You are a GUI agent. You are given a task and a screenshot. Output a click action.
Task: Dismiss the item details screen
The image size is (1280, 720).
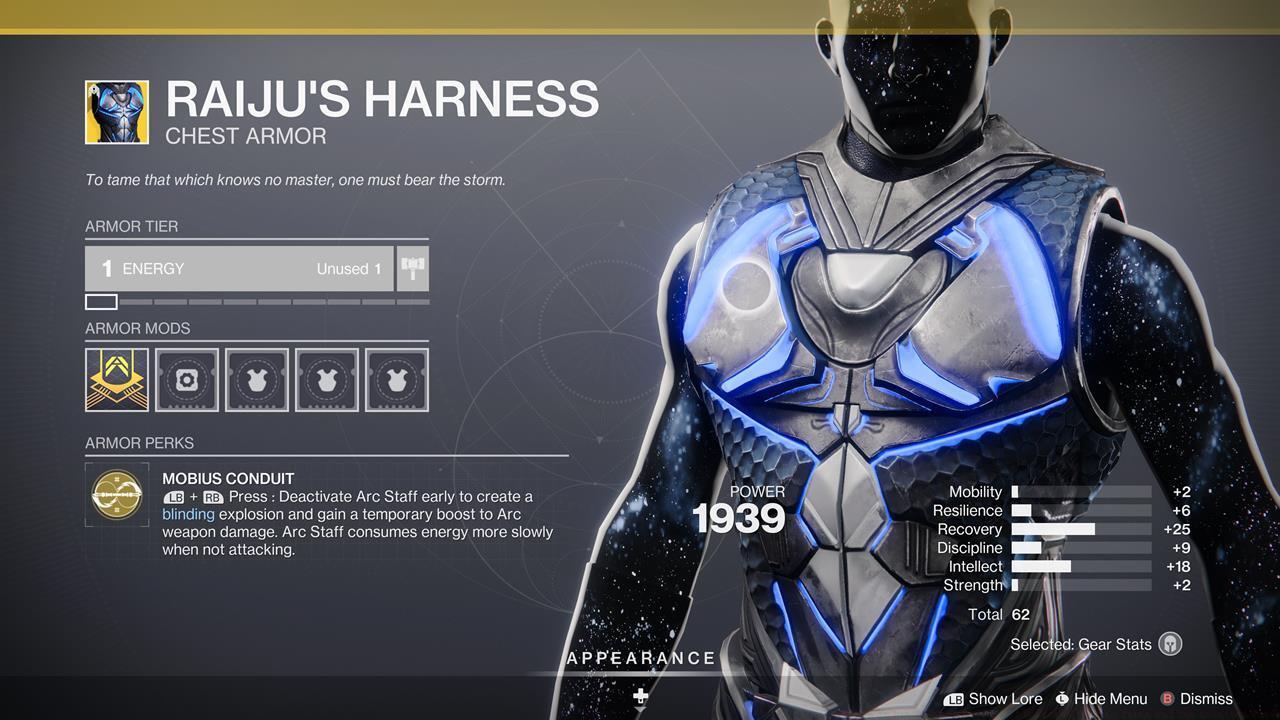[1205, 699]
